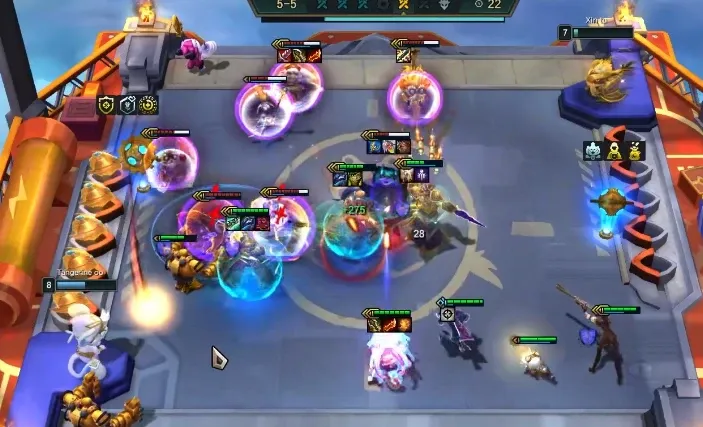Inspect the opponent's silver crown augment icon
This screenshot has height=427, width=703.
(593, 151)
